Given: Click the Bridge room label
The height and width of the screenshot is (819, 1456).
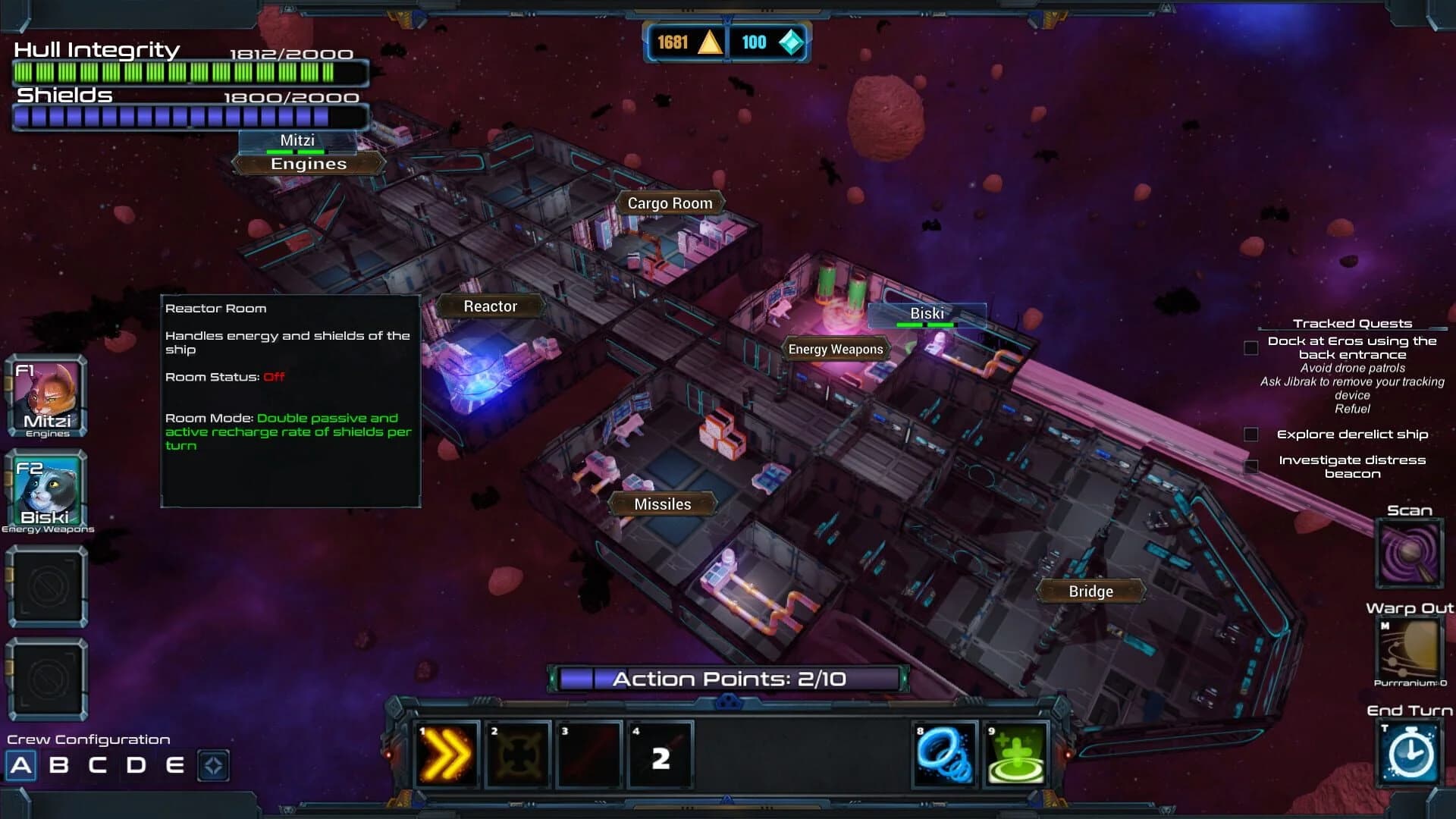Looking at the screenshot, I should 1090,591.
